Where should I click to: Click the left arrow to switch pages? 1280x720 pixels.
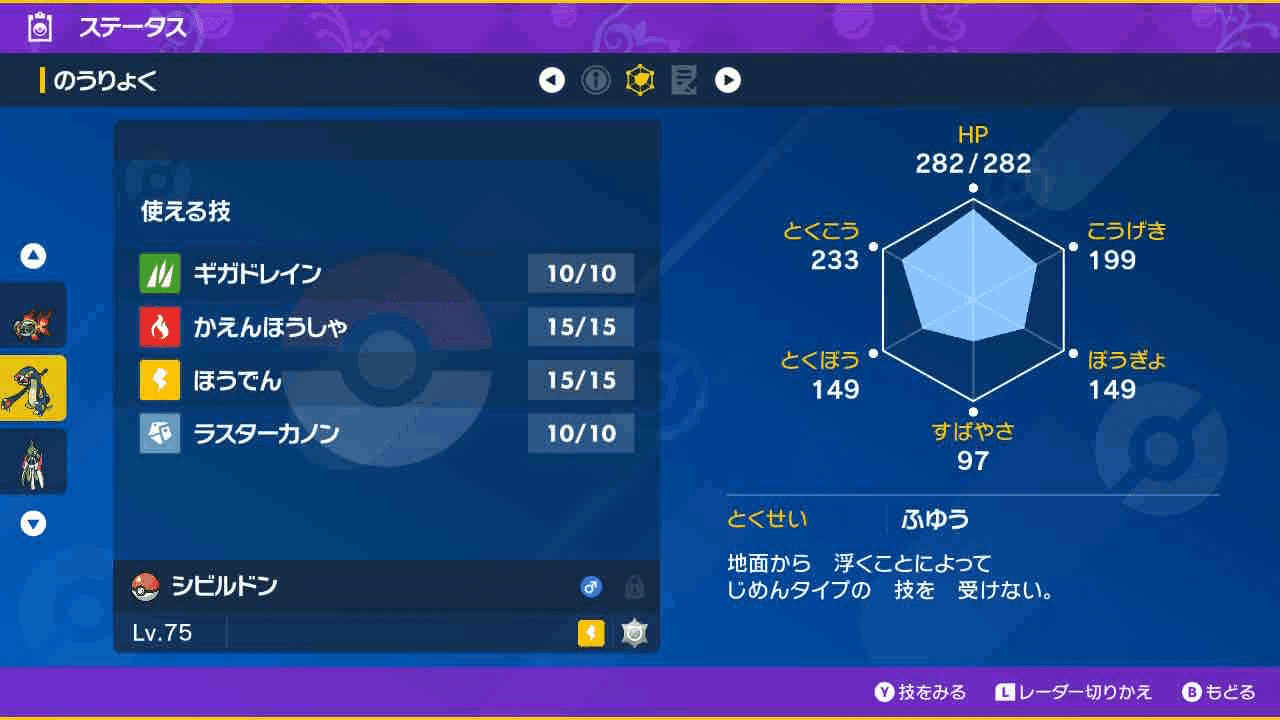pyautogui.click(x=552, y=80)
